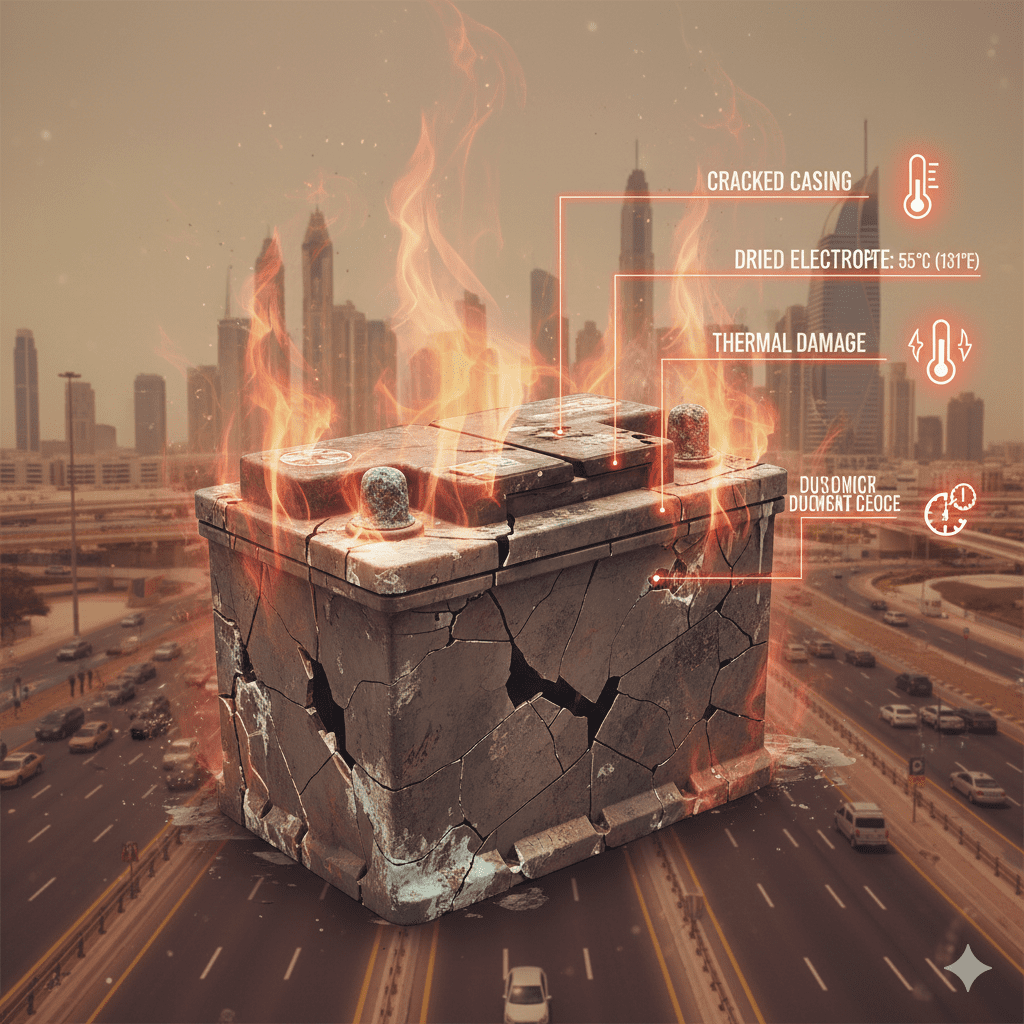This screenshot has width=1024, height=1024.
Task: Click the thermometer with arrows icon
Action: tap(939, 351)
